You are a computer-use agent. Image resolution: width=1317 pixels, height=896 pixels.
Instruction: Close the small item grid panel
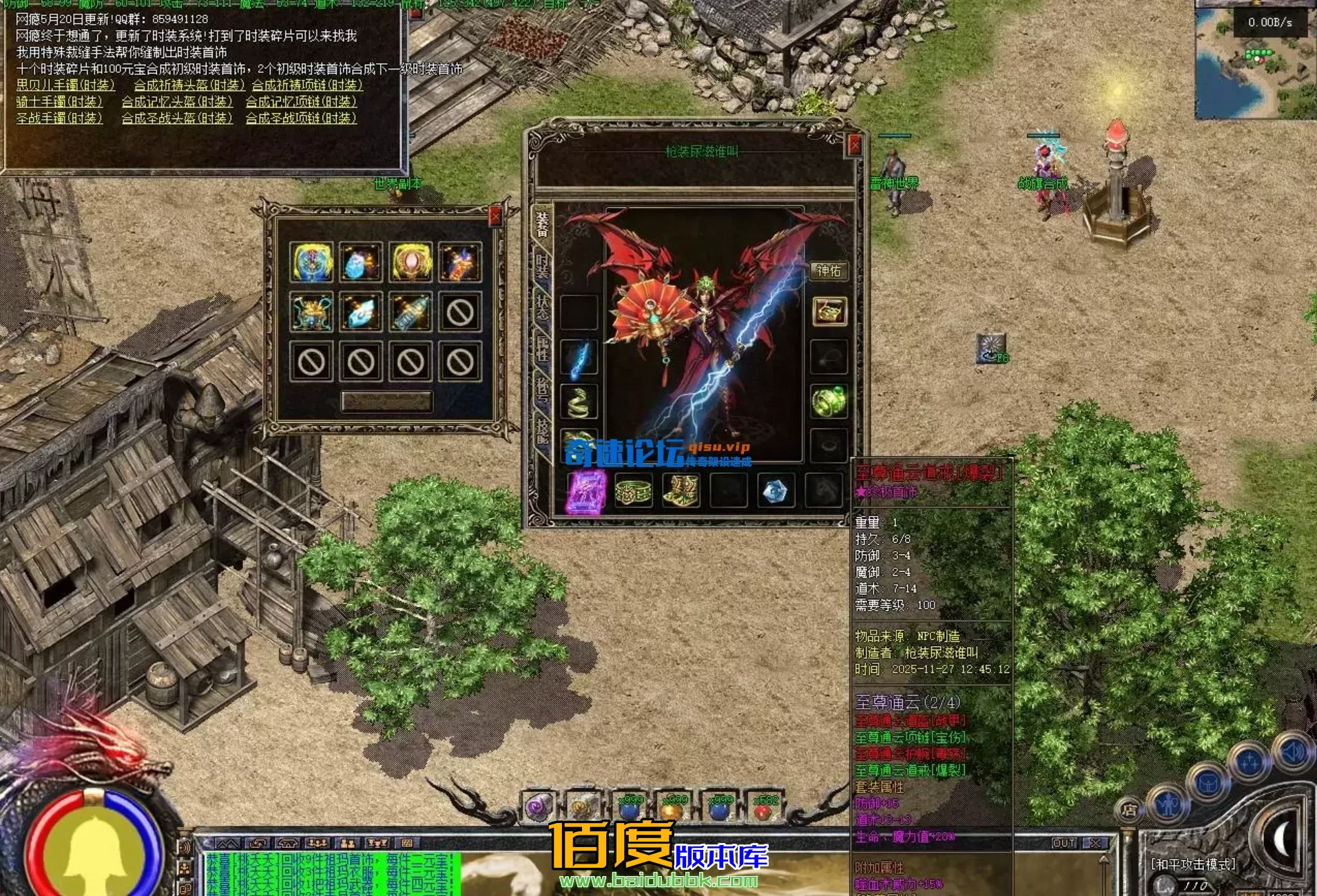pyautogui.click(x=495, y=217)
